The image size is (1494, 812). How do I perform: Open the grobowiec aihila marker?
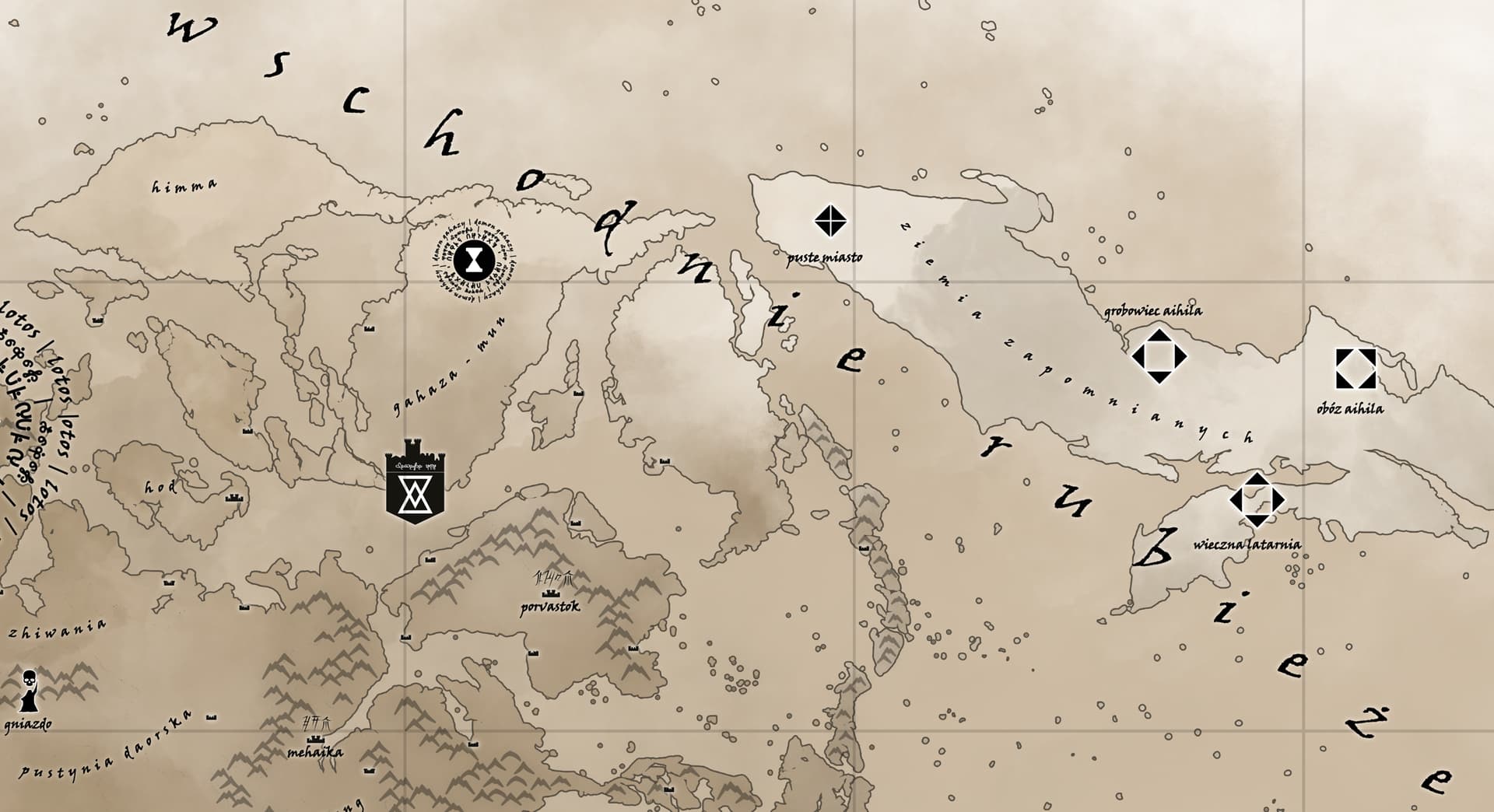[1159, 356]
